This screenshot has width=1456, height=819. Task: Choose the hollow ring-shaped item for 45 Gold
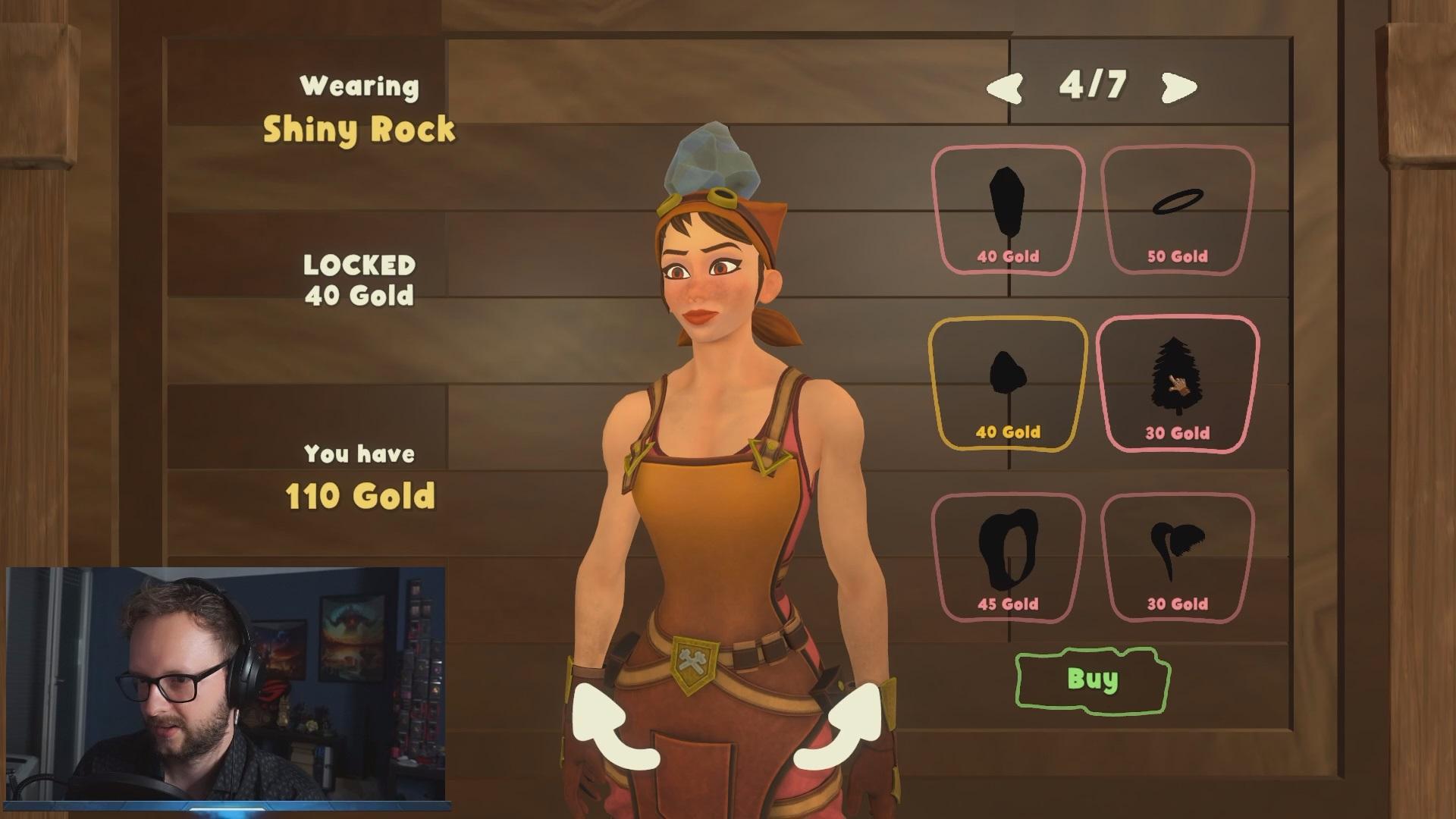click(1008, 557)
